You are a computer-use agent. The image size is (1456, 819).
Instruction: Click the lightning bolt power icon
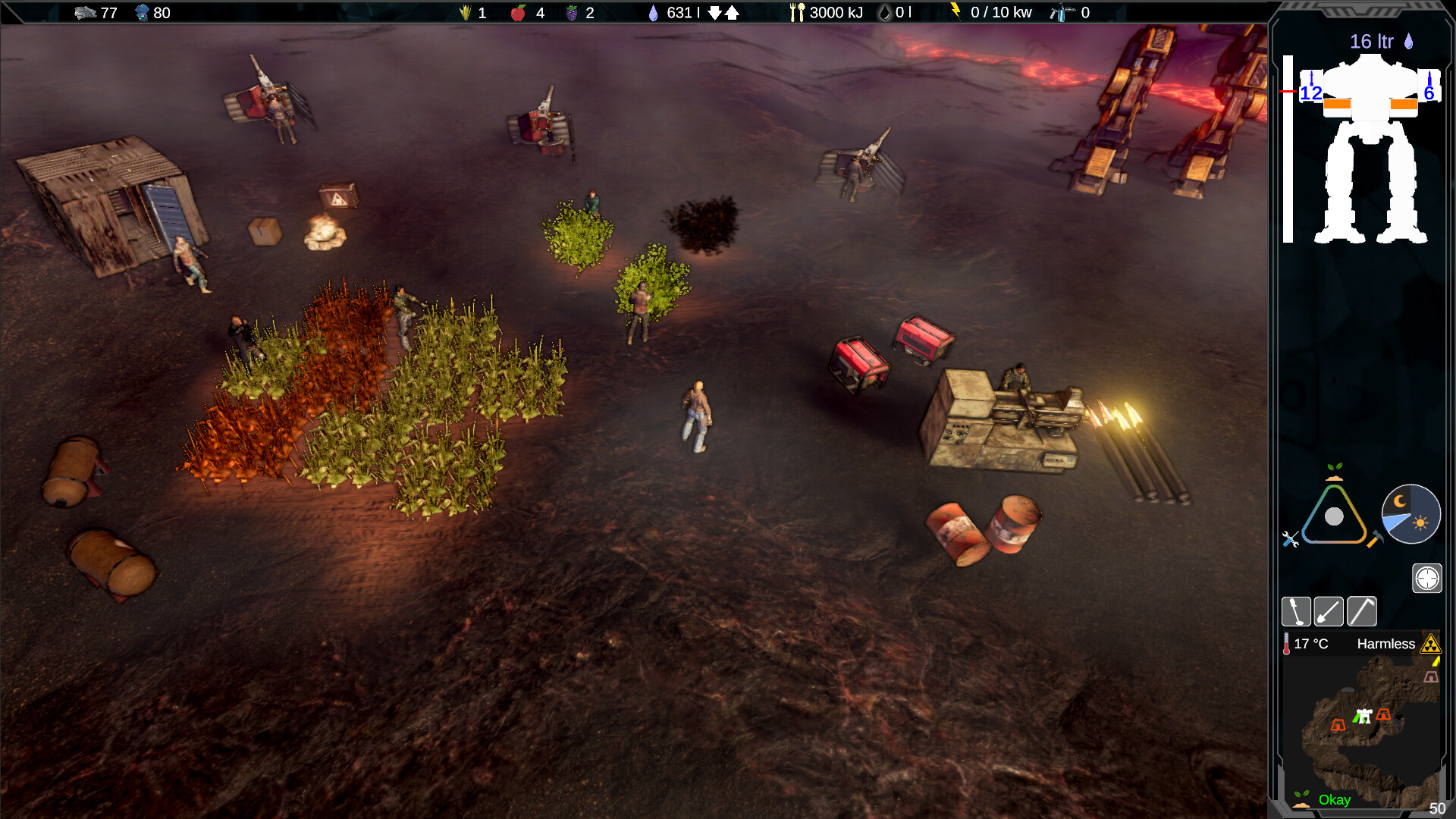click(955, 11)
